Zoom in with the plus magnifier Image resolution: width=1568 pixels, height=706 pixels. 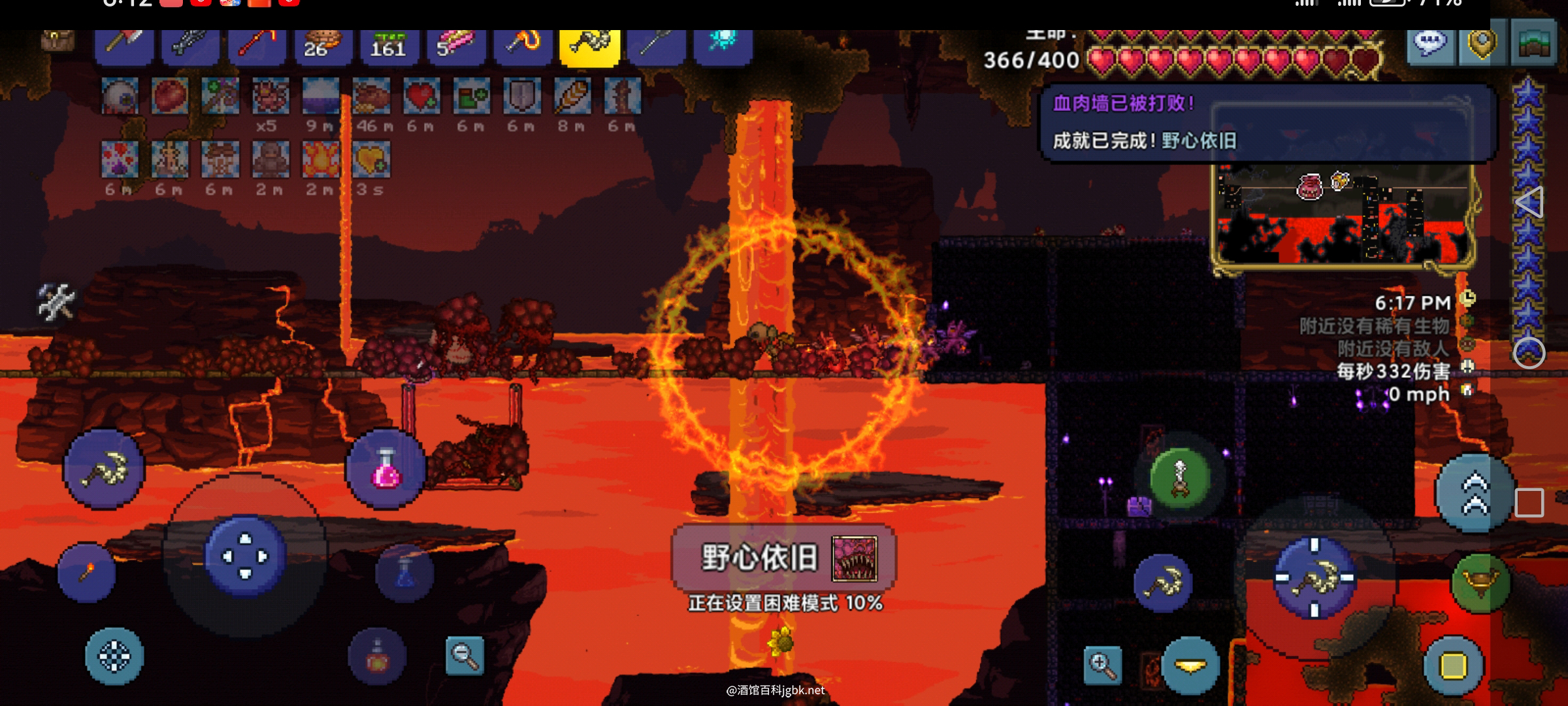coord(1102,665)
